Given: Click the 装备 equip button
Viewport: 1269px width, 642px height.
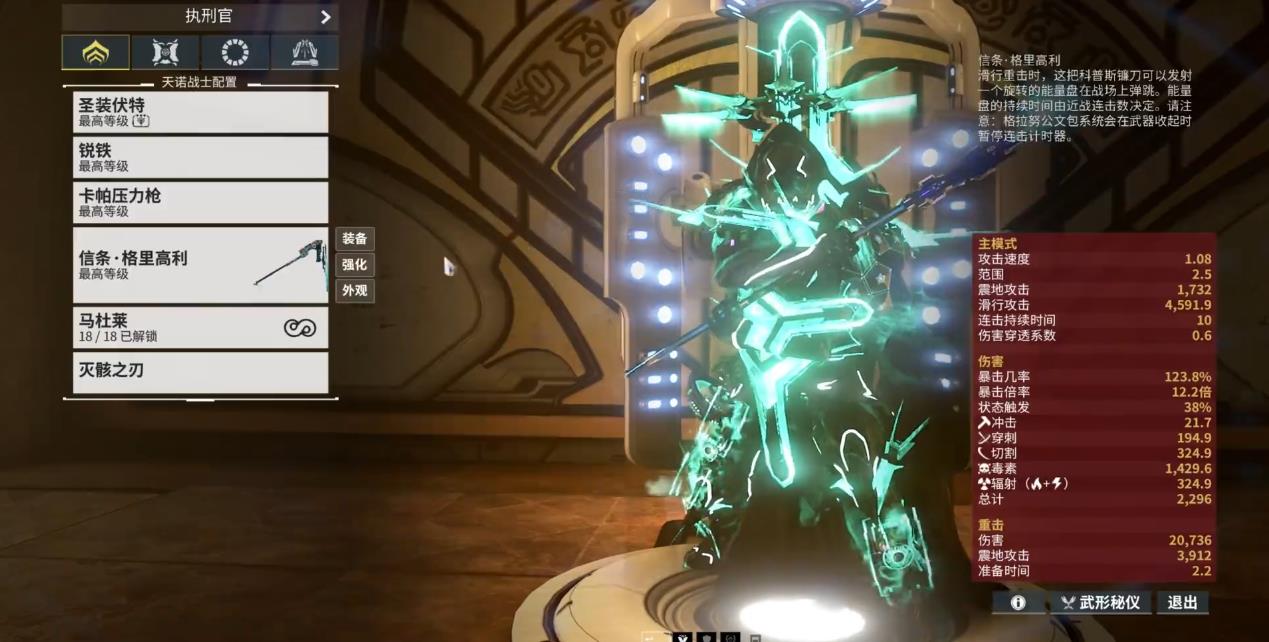Looking at the screenshot, I should click(x=355, y=239).
